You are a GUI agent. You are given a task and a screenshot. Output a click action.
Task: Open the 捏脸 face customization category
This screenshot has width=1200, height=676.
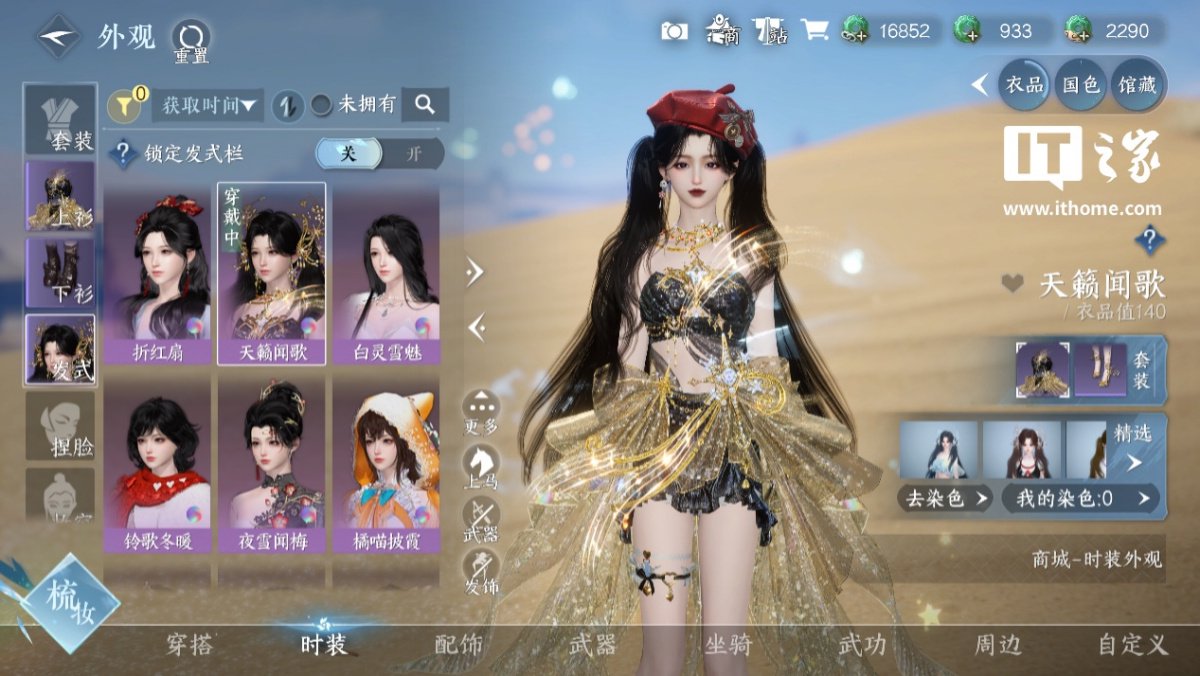[61, 425]
